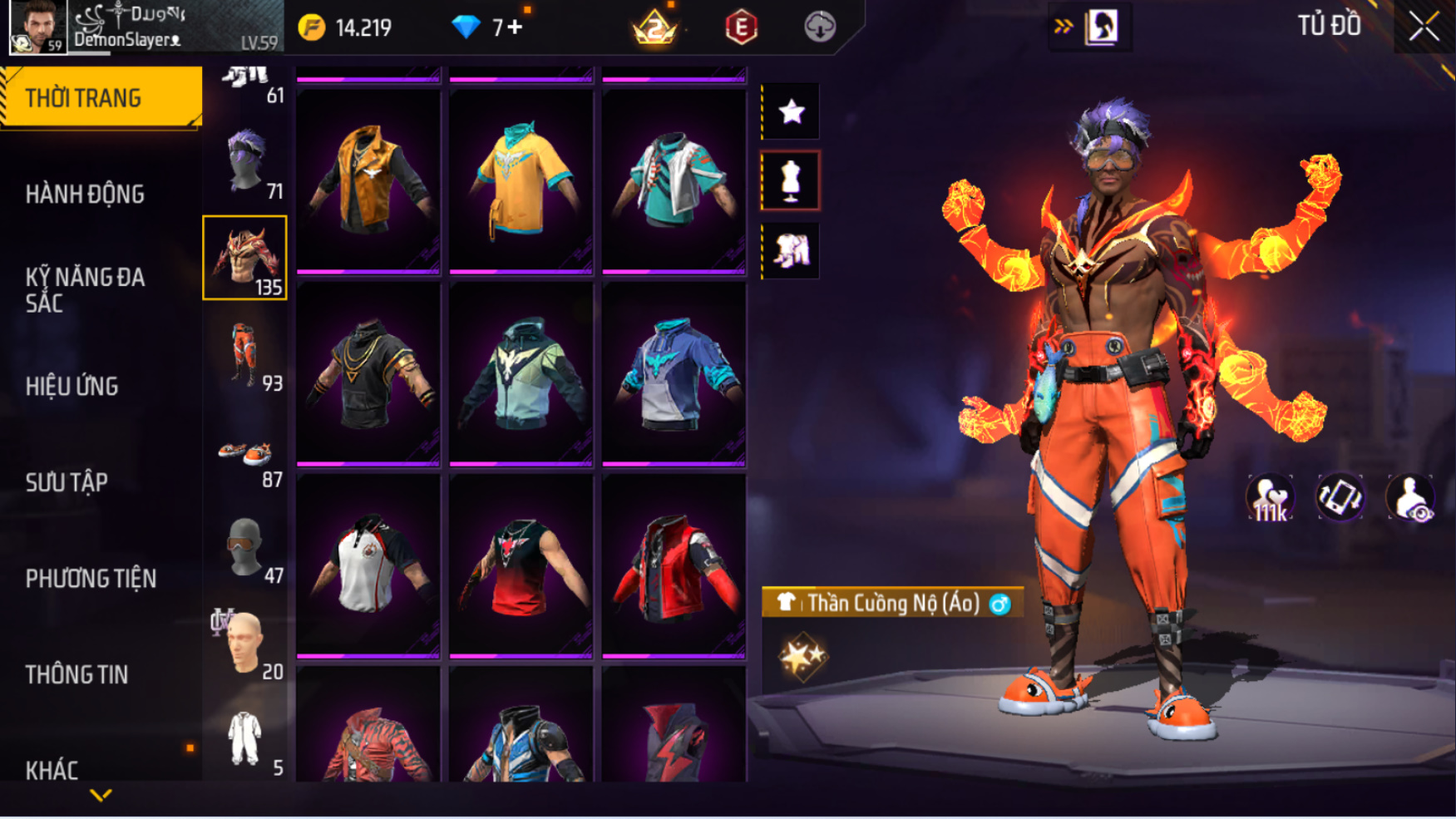
Task: Pick the white and black polo shirt
Action: tap(368, 564)
